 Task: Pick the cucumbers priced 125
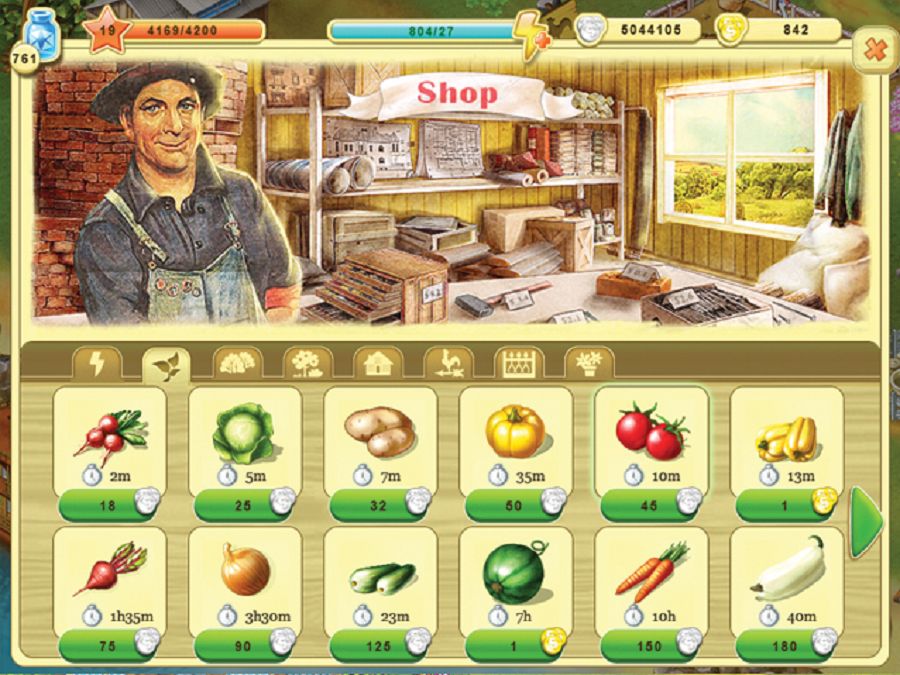coord(380,646)
